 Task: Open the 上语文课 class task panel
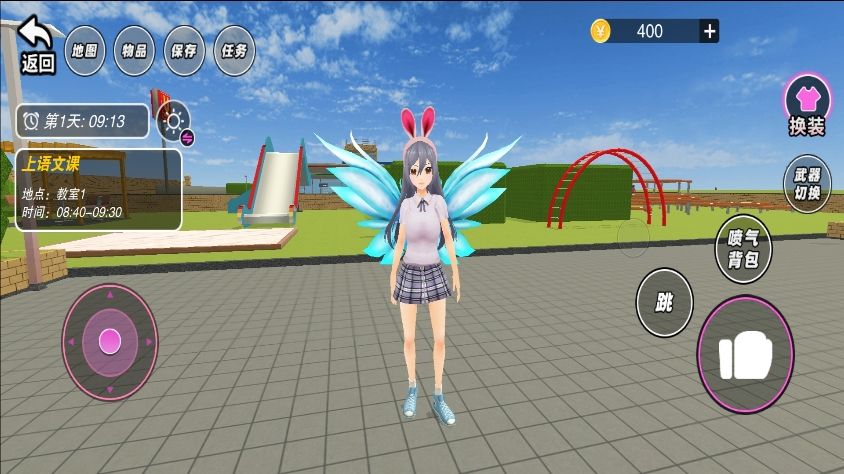pos(99,190)
